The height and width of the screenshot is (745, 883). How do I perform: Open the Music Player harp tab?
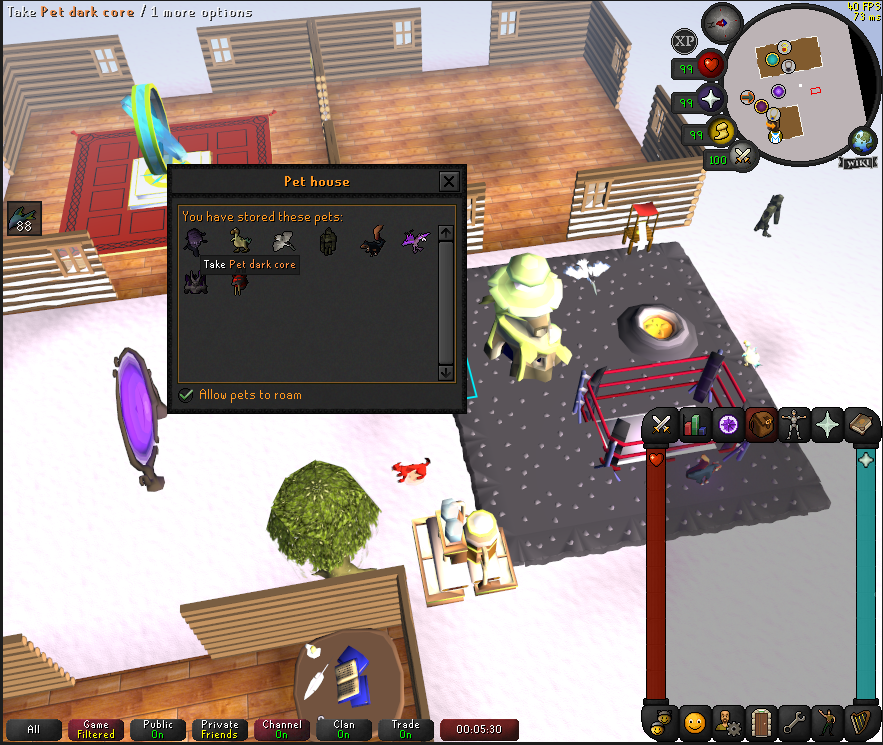tap(861, 720)
